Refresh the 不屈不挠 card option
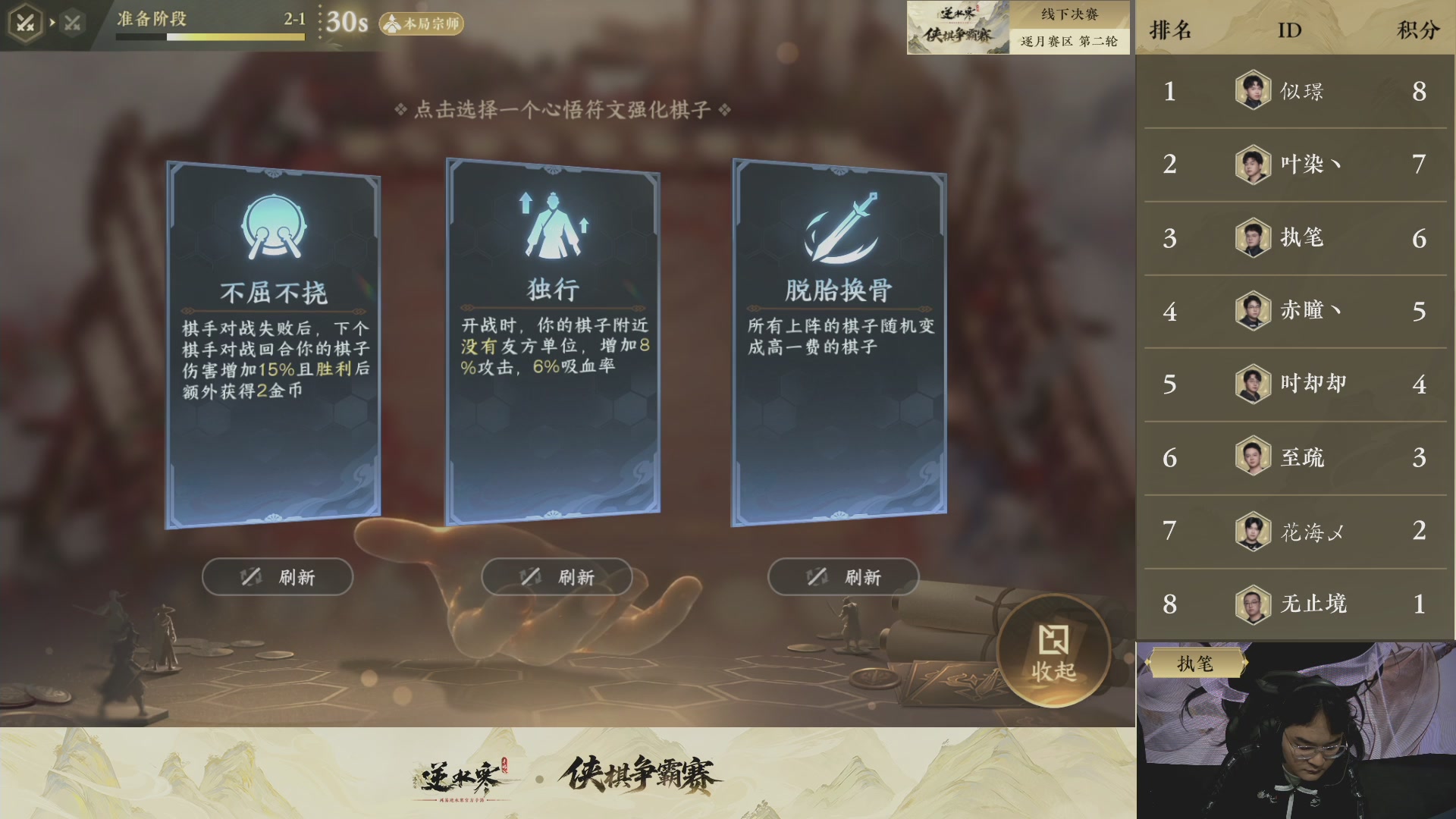The image size is (1456, 819). point(277,576)
